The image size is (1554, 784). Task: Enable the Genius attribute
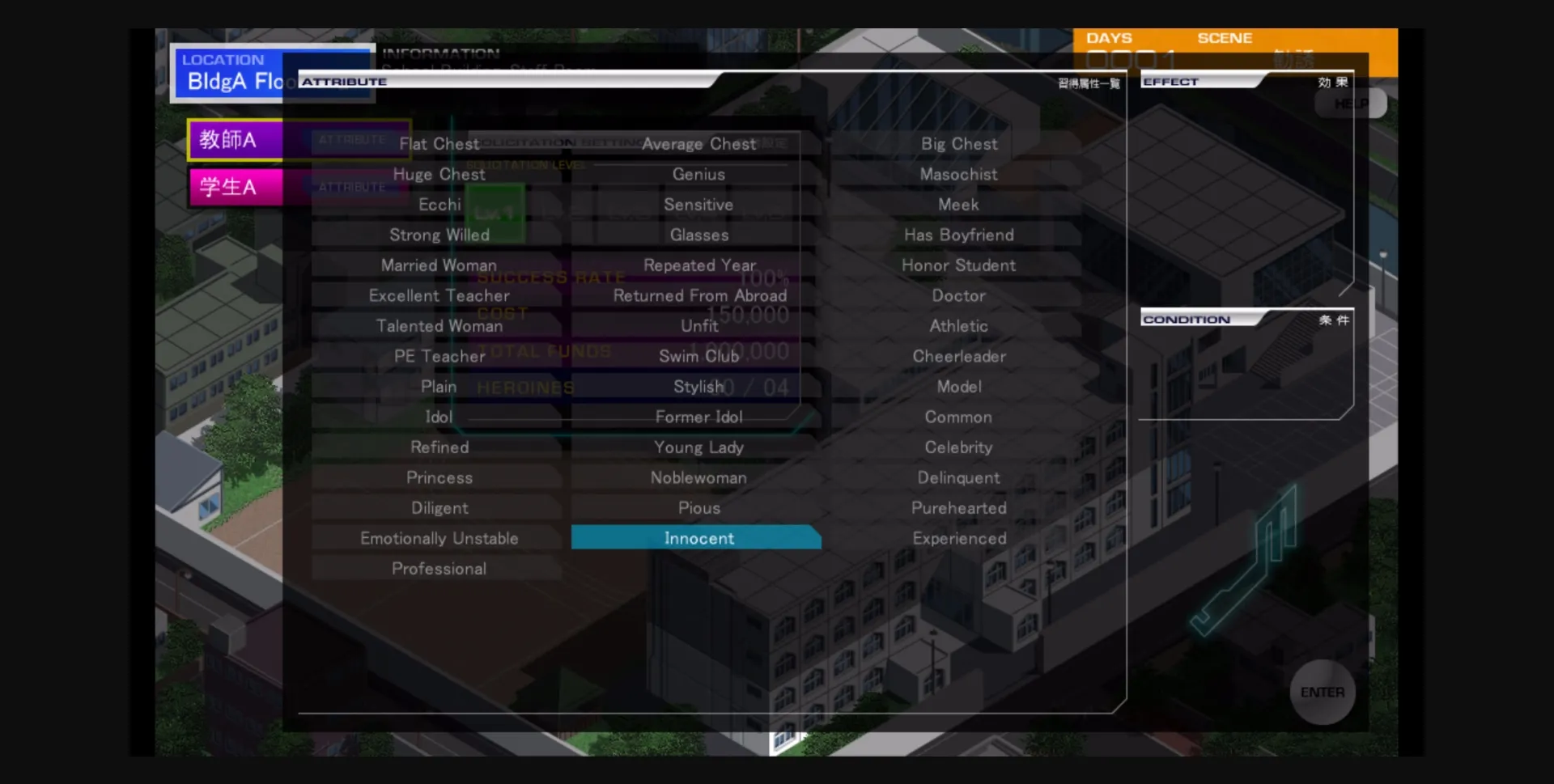pos(698,174)
